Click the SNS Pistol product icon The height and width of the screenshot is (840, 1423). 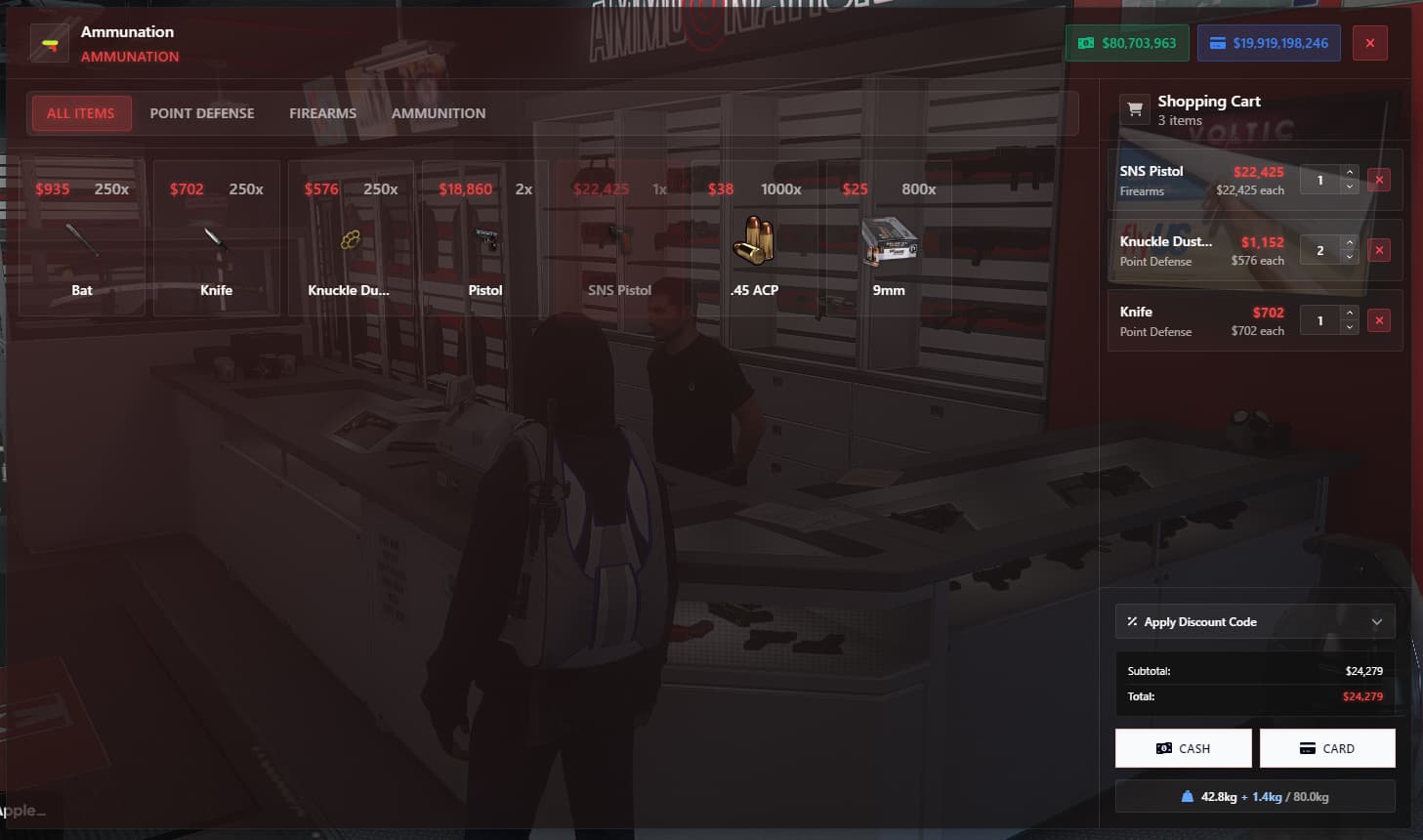tap(620, 240)
